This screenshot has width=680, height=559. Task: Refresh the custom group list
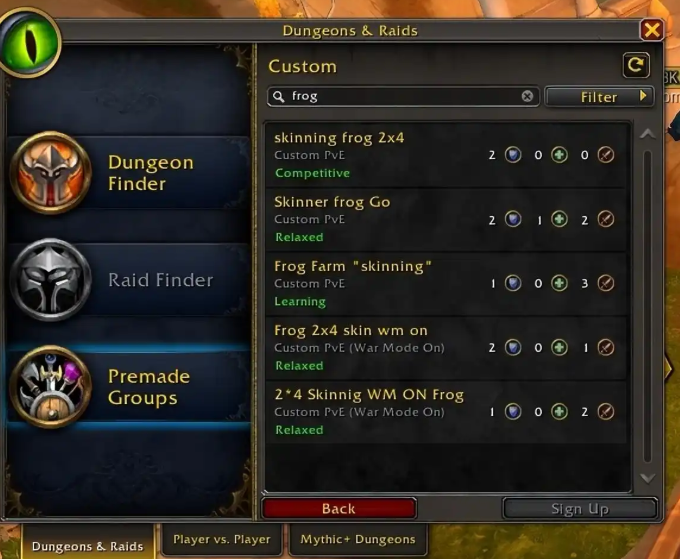click(x=635, y=65)
